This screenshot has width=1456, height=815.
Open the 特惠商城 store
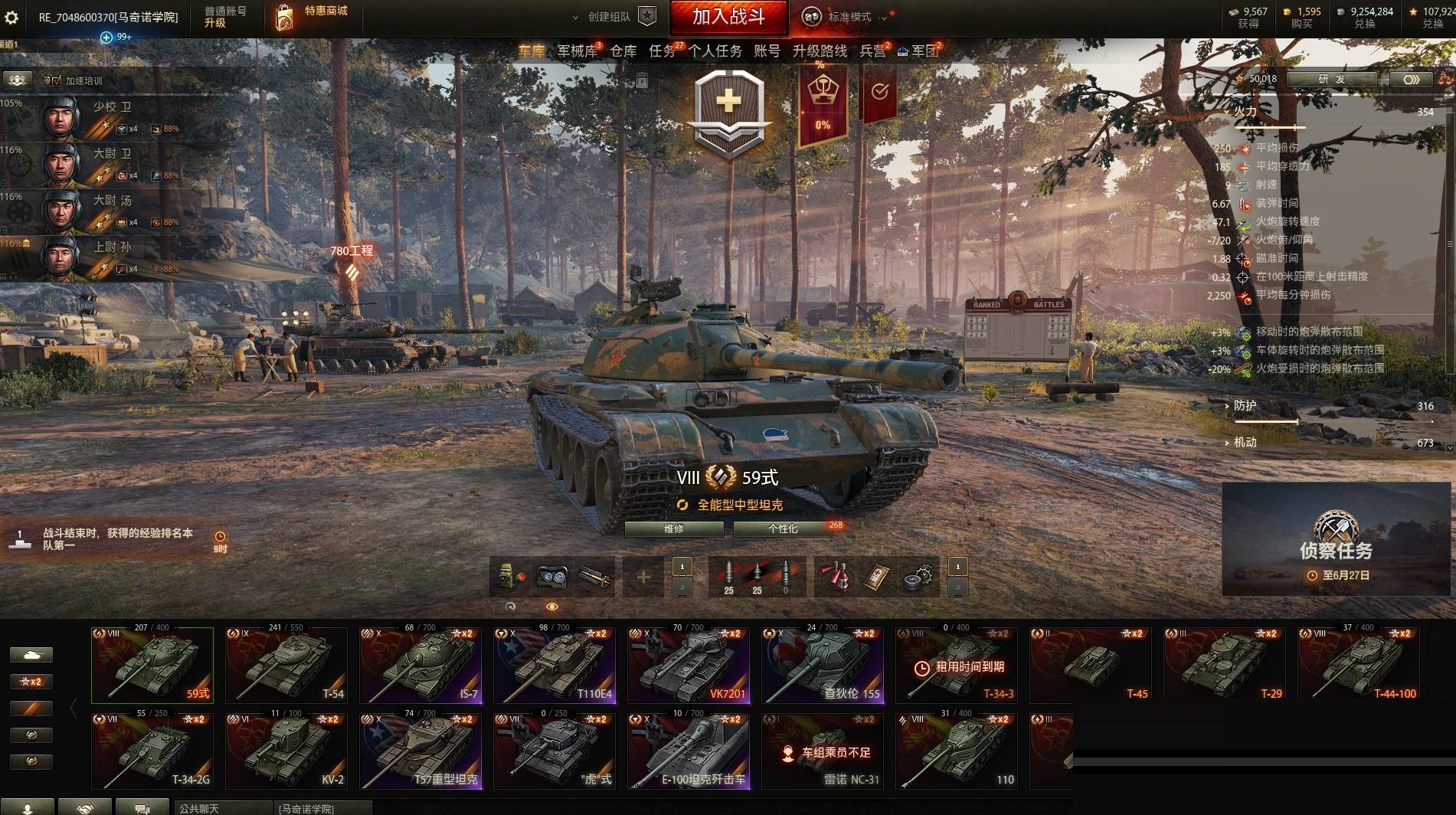(312, 17)
